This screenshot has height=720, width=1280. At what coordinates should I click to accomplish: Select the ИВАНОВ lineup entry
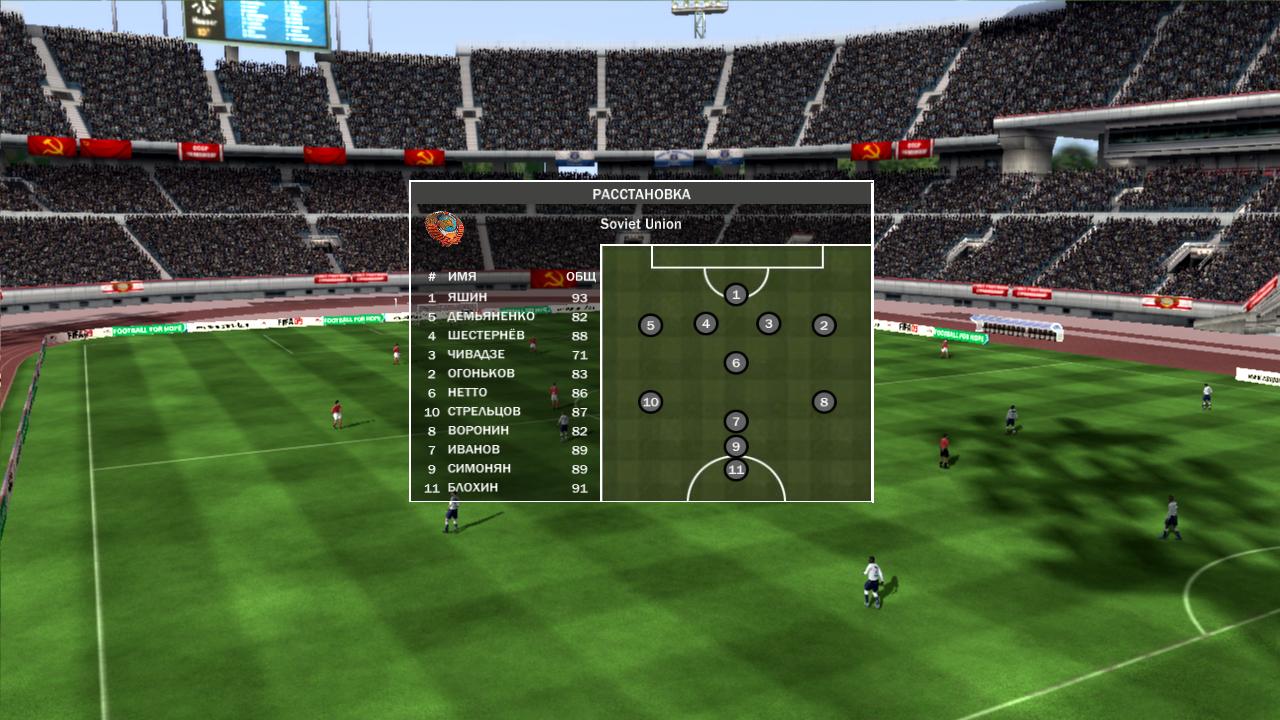tap(505, 449)
